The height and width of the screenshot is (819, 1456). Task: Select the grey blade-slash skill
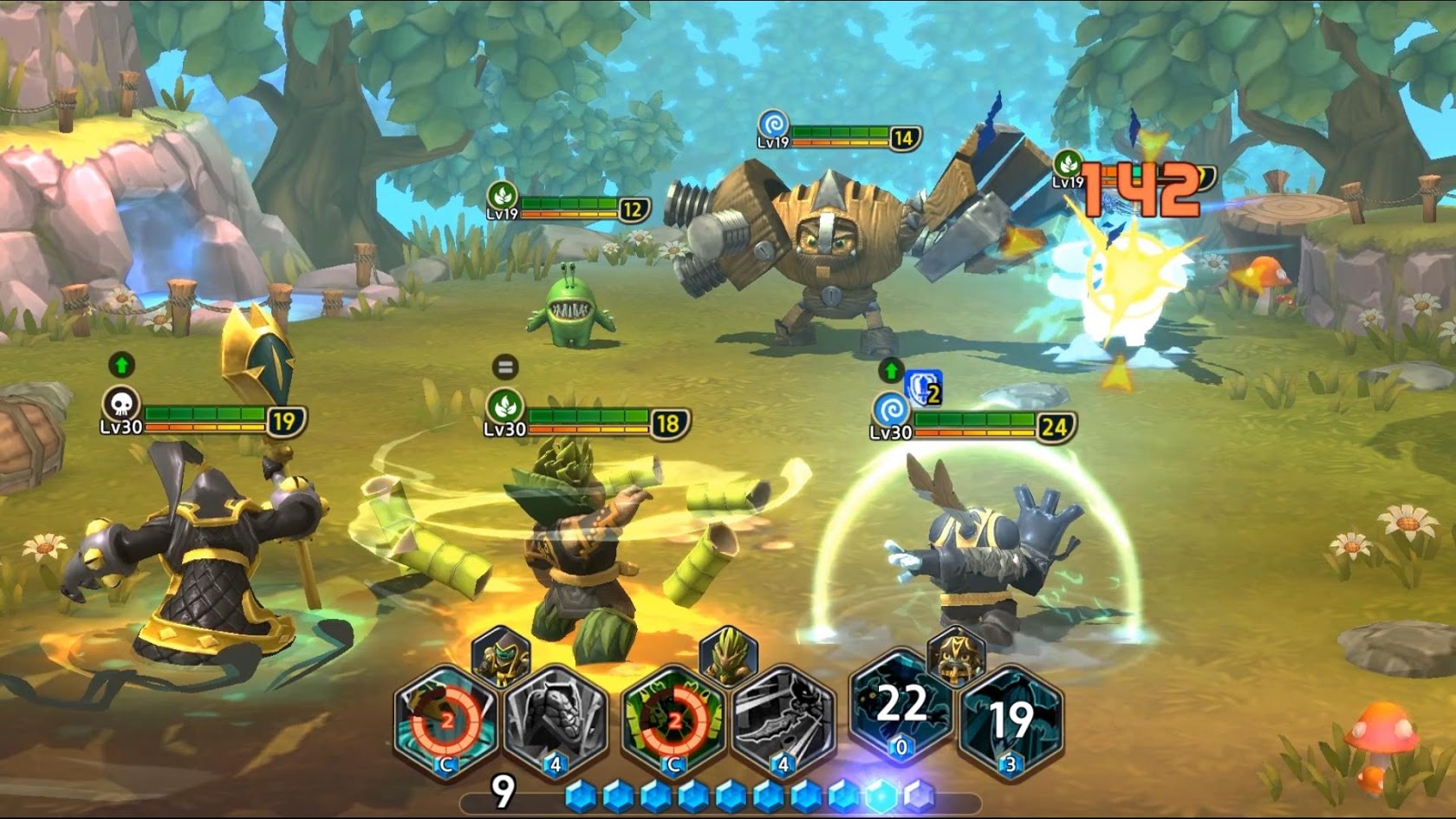pyautogui.click(x=783, y=720)
